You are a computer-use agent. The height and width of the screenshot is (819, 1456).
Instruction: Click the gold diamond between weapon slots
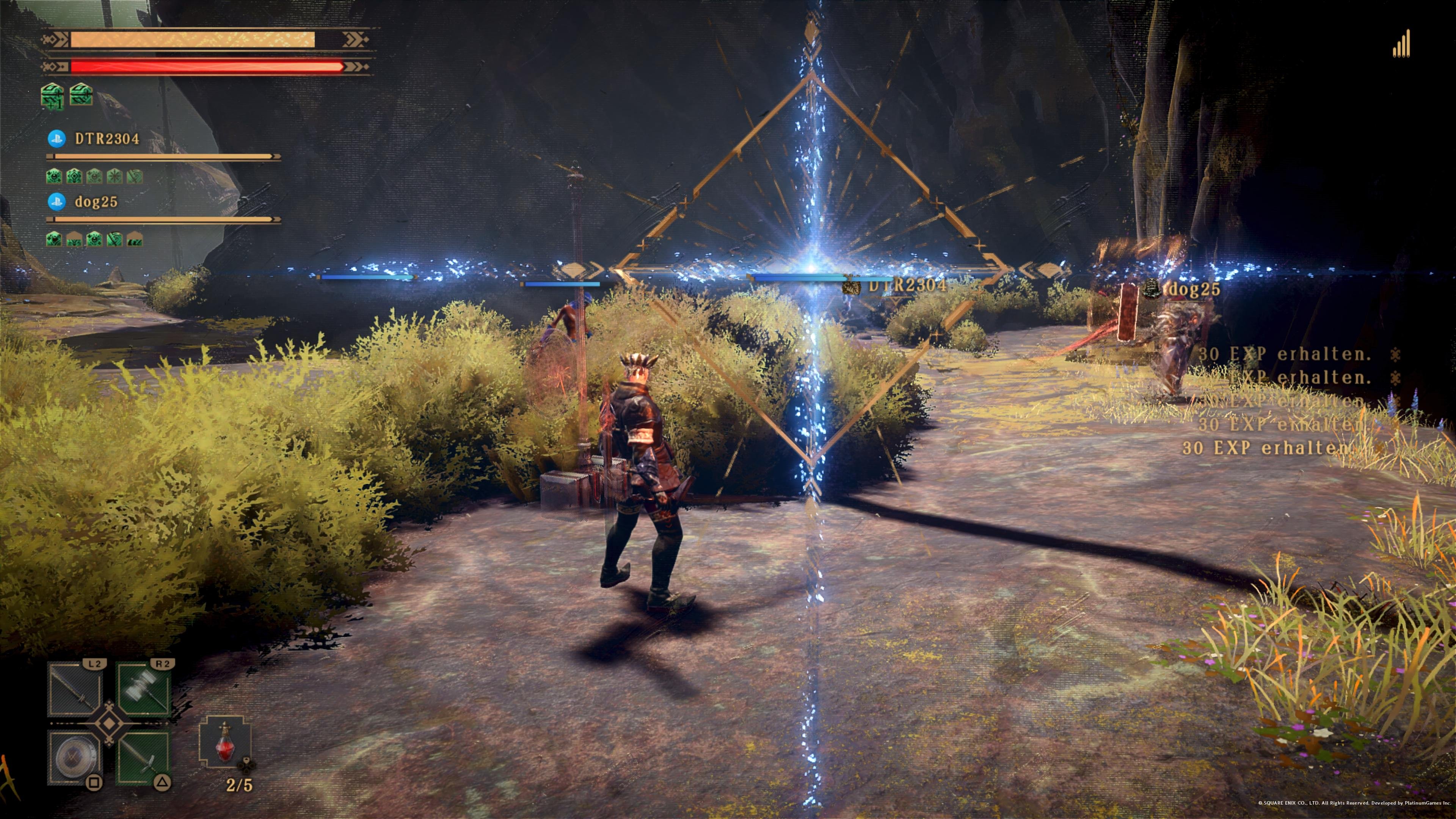[109, 724]
